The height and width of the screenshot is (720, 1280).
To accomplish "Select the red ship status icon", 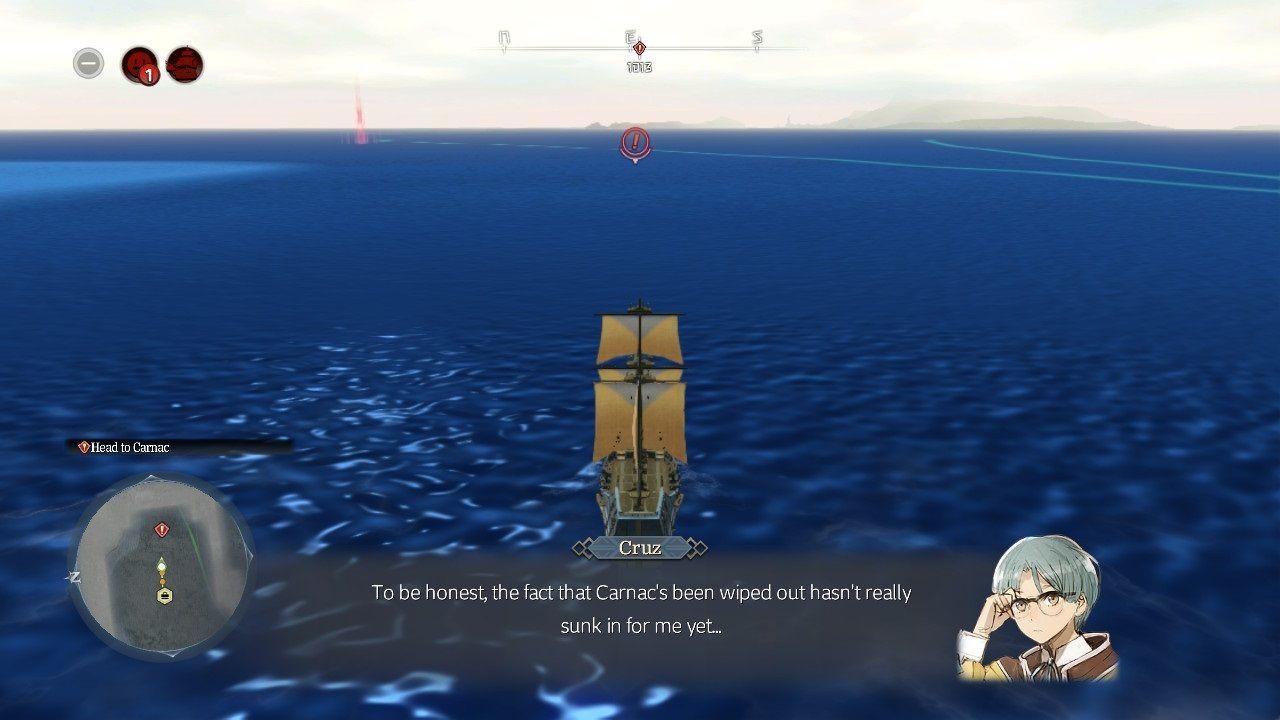I will pyautogui.click(x=185, y=65).
